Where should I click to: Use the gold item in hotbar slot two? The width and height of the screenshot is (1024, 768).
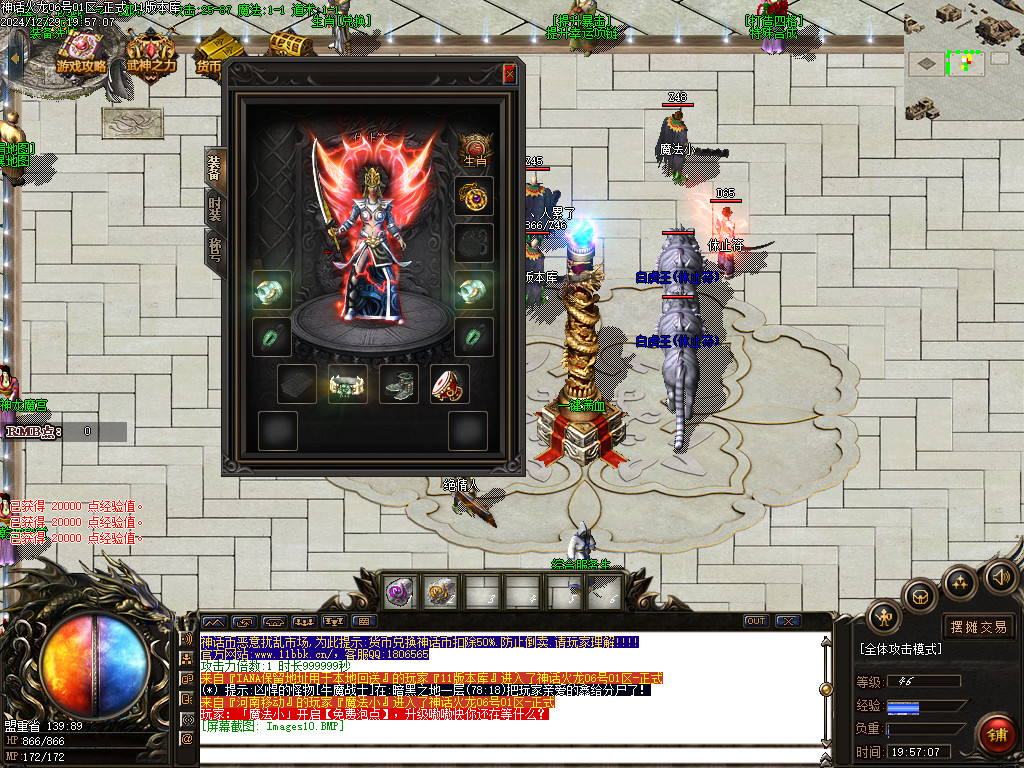(x=439, y=592)
